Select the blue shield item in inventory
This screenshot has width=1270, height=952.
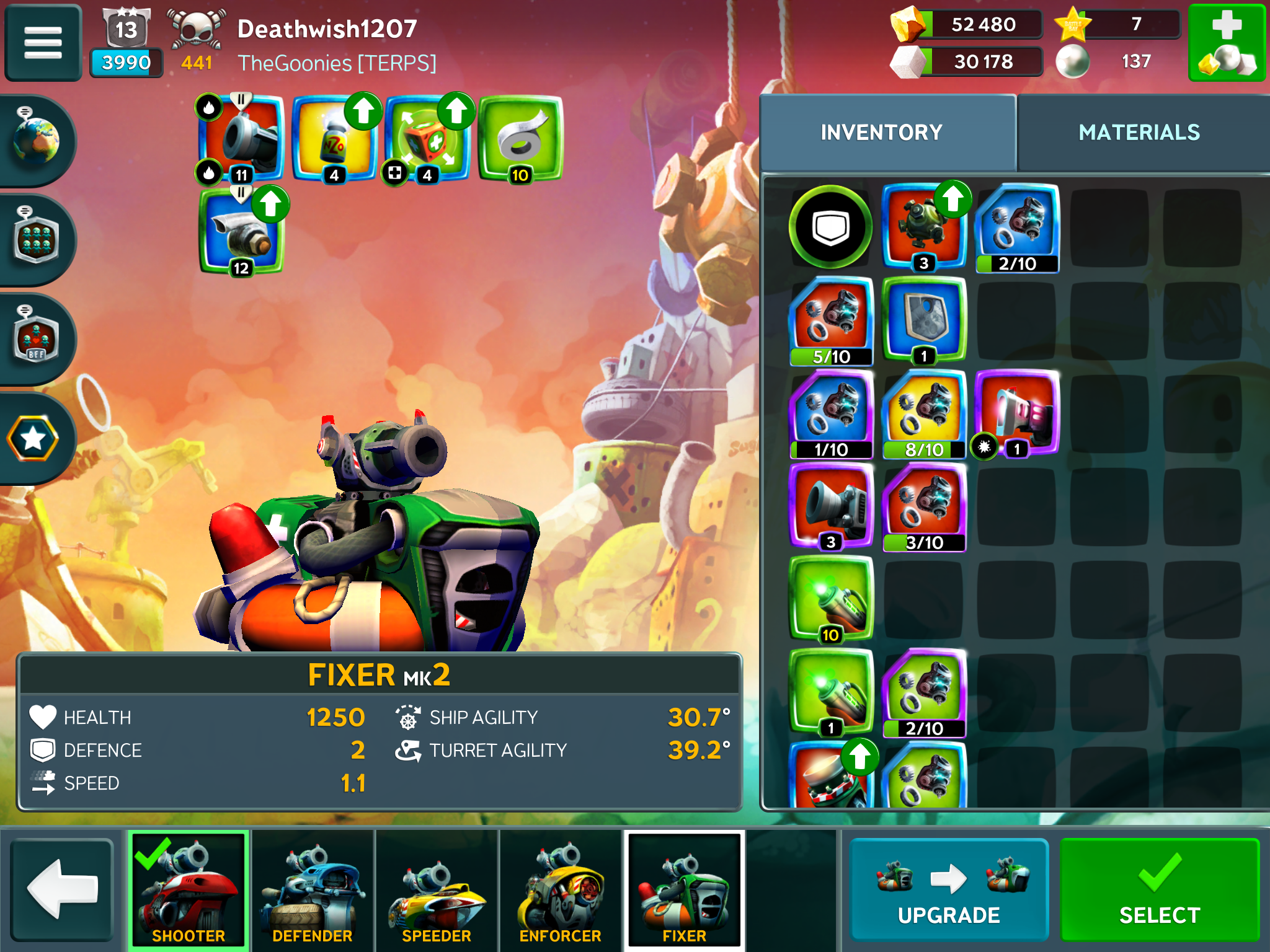pyautogui.click(x=923, y=319)
